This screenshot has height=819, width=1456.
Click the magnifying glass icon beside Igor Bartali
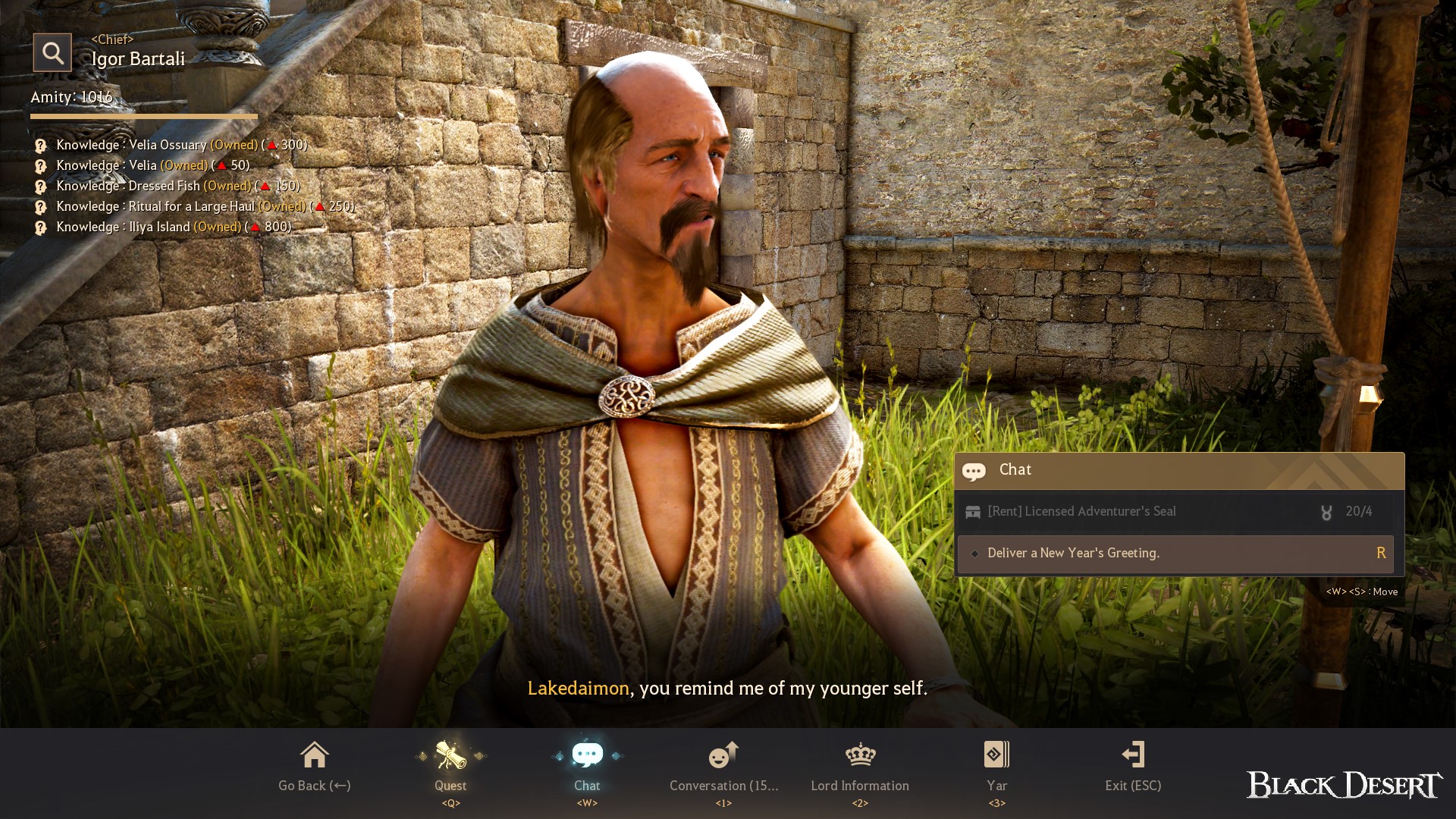pyautogui.click(x=52, y=52)
